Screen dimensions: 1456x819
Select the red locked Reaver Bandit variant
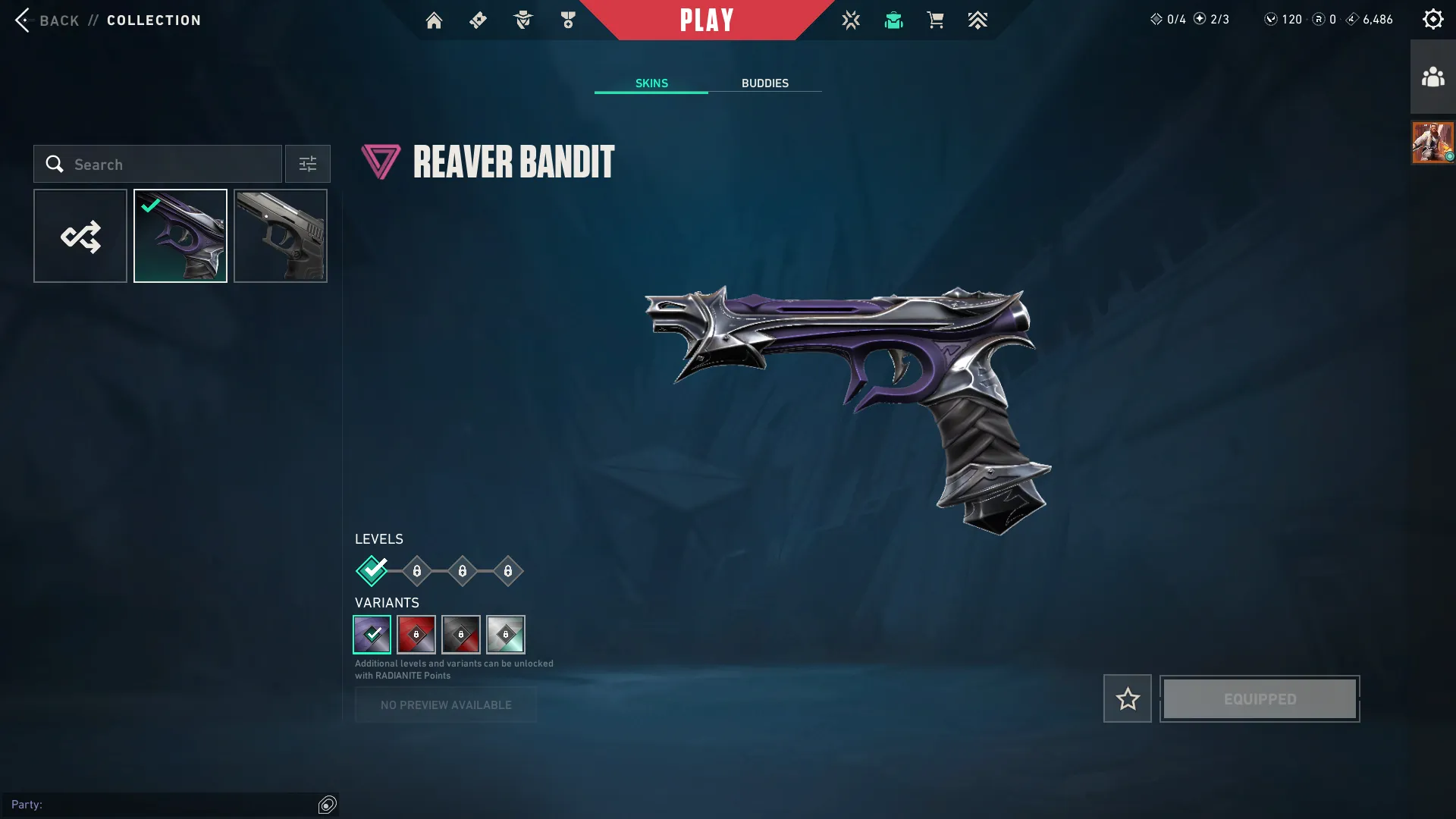(416, 635)
